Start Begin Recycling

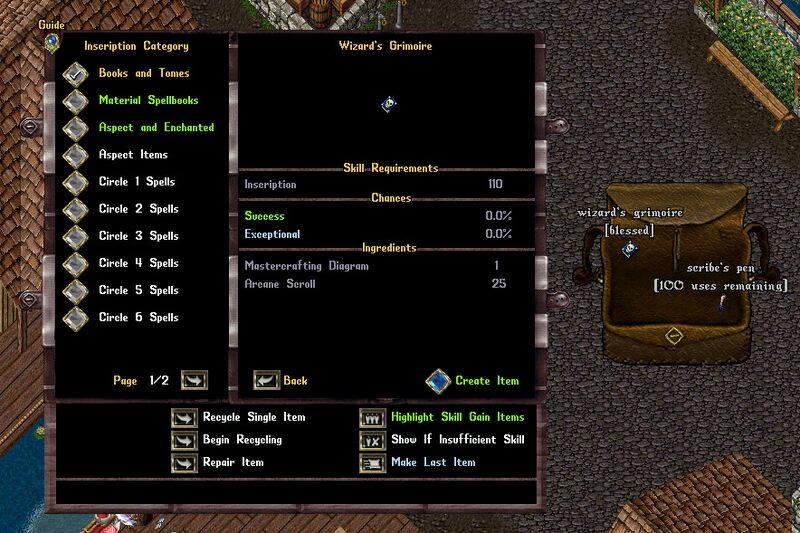(186, 440)
